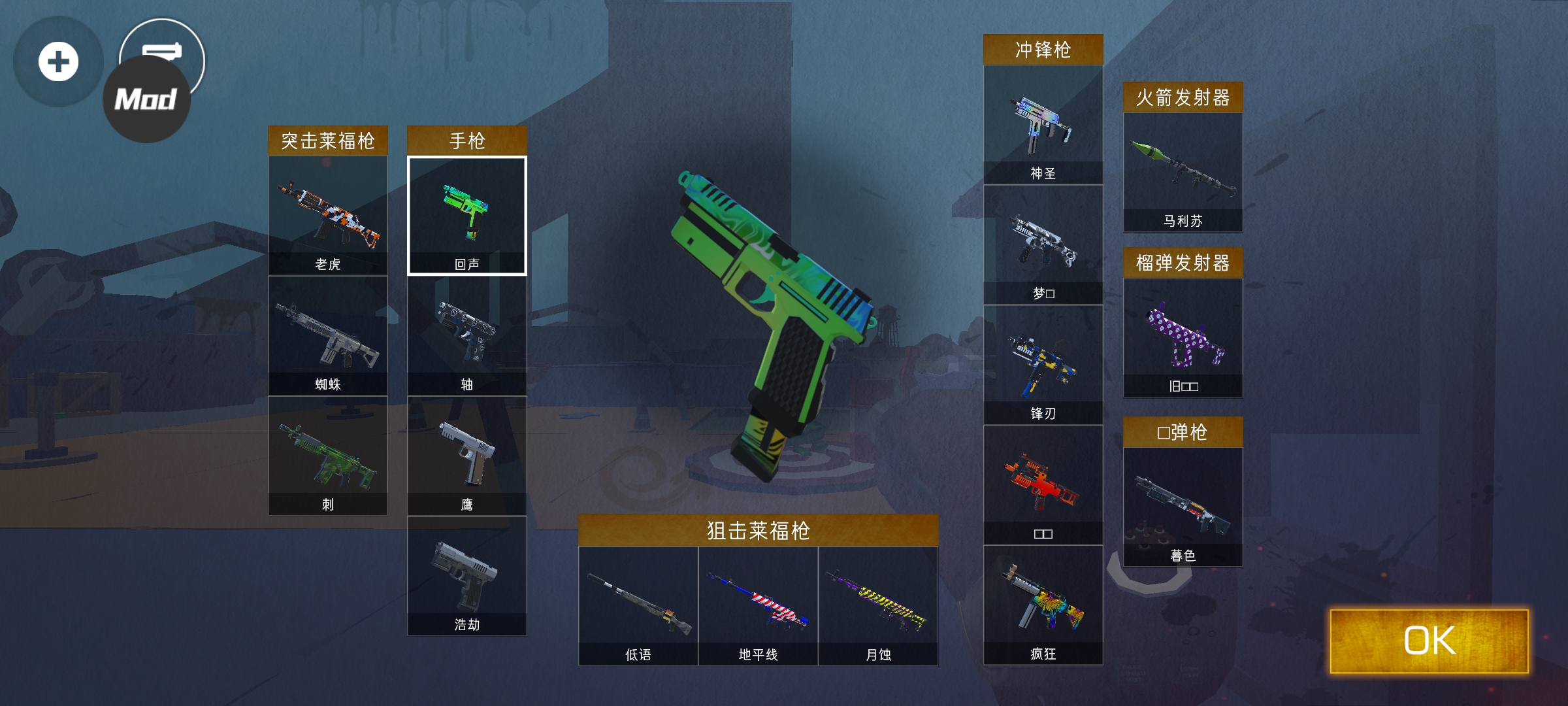Select the 低语 sniper rifle
The height and width of the screenshot is (706, 1568).
[x=638, y=606]
